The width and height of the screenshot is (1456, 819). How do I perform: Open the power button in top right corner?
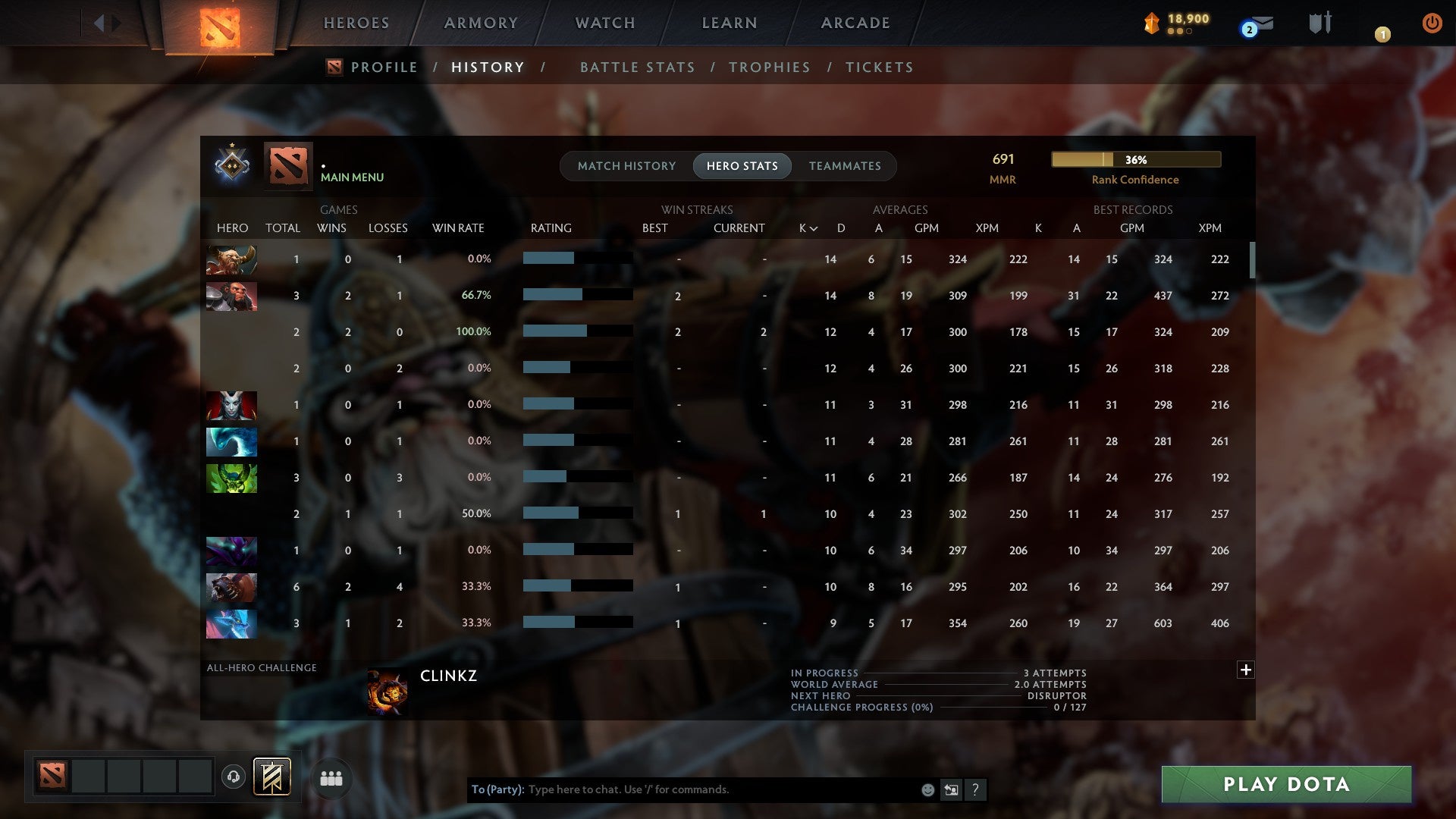click(x=1432, y=23)
